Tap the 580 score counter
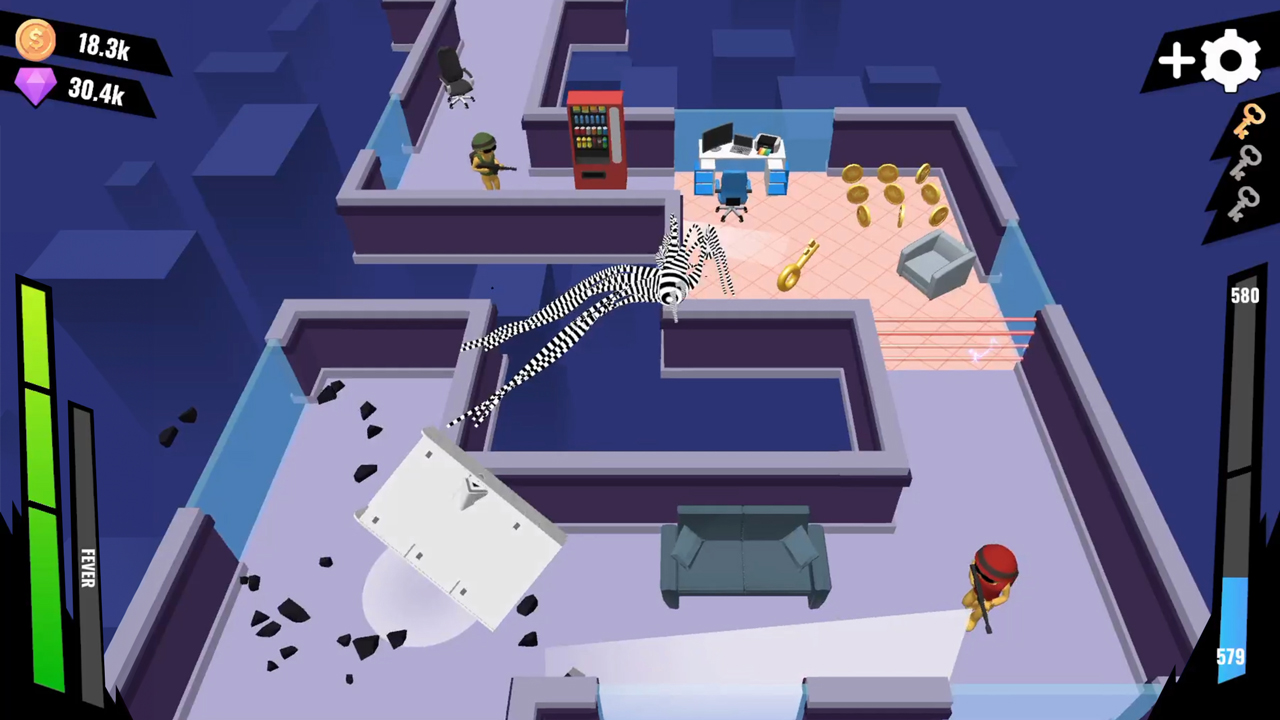Screen dimensions: 1280x720 click(1243, 296)
